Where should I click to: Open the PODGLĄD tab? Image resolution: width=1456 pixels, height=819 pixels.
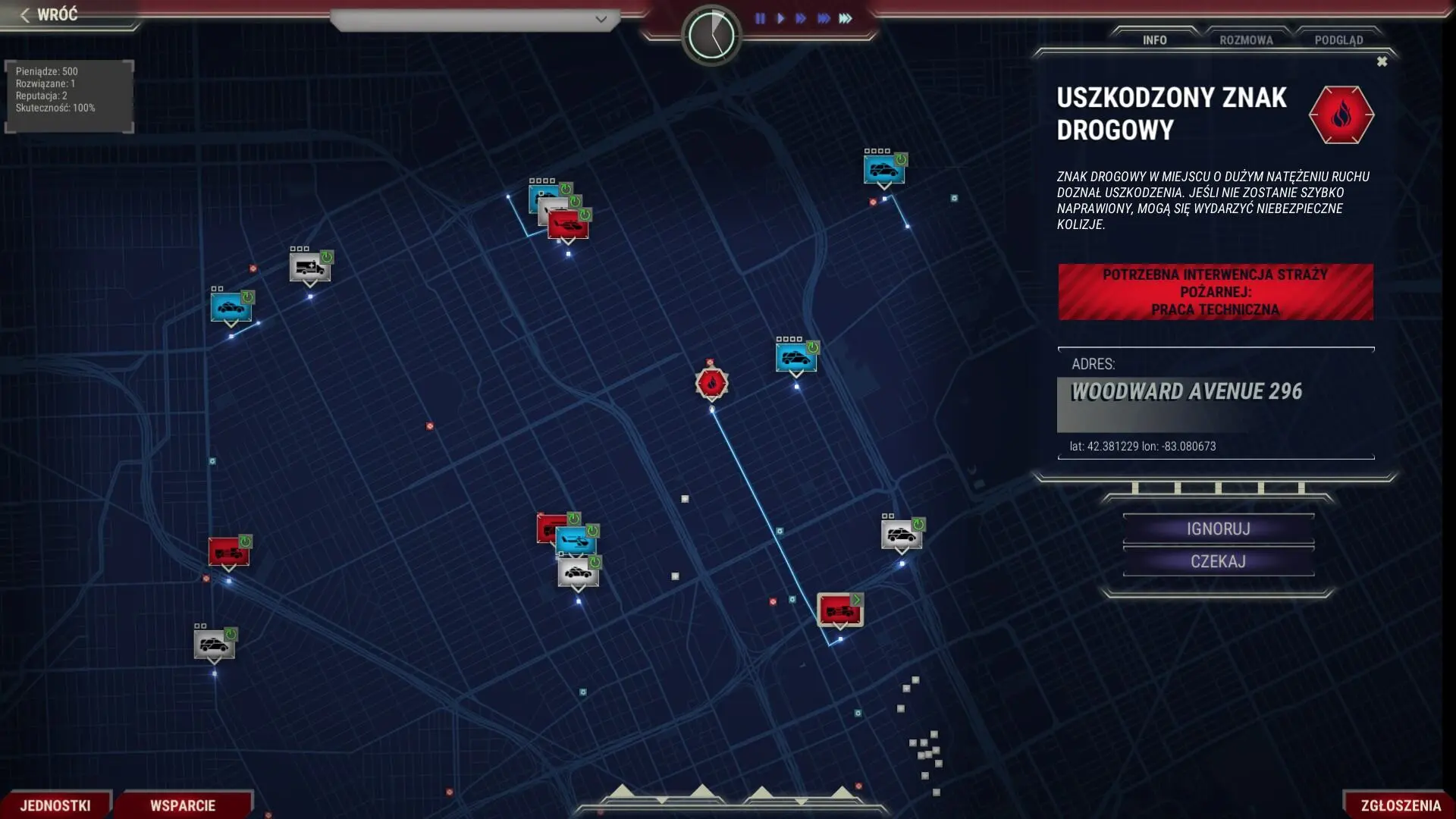pos(1341,40)
